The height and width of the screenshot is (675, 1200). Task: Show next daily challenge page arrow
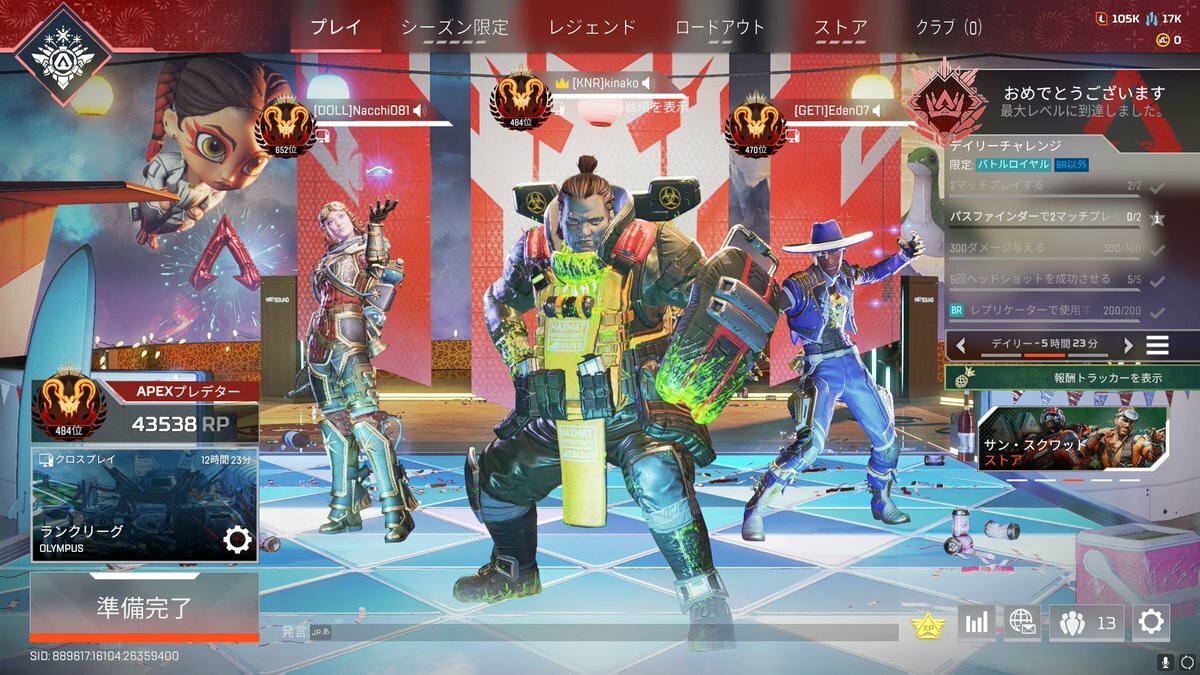pyautogui.click(x=1129, y=345)
